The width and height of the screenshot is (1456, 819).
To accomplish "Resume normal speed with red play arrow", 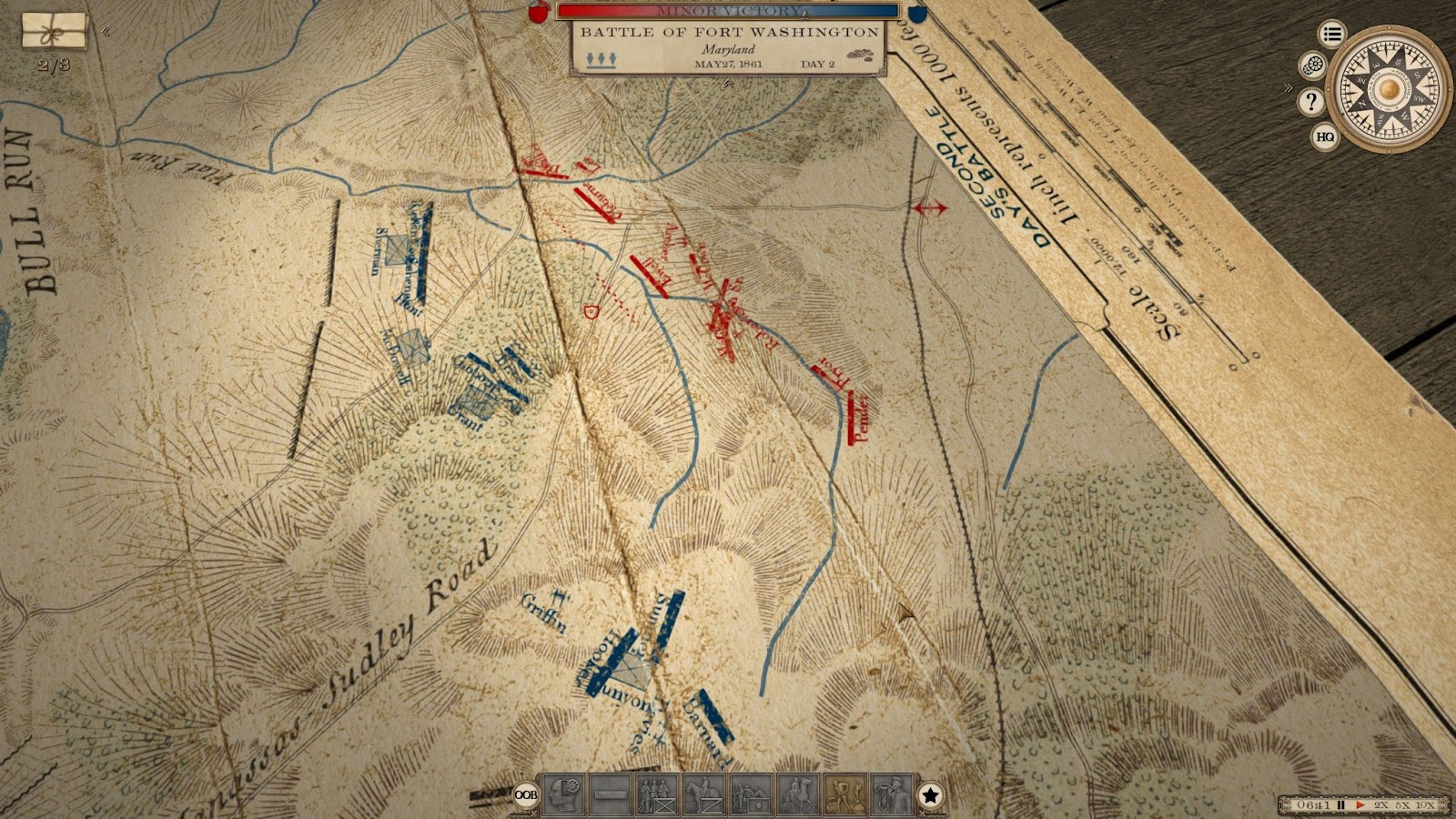I will (1360, 805).
